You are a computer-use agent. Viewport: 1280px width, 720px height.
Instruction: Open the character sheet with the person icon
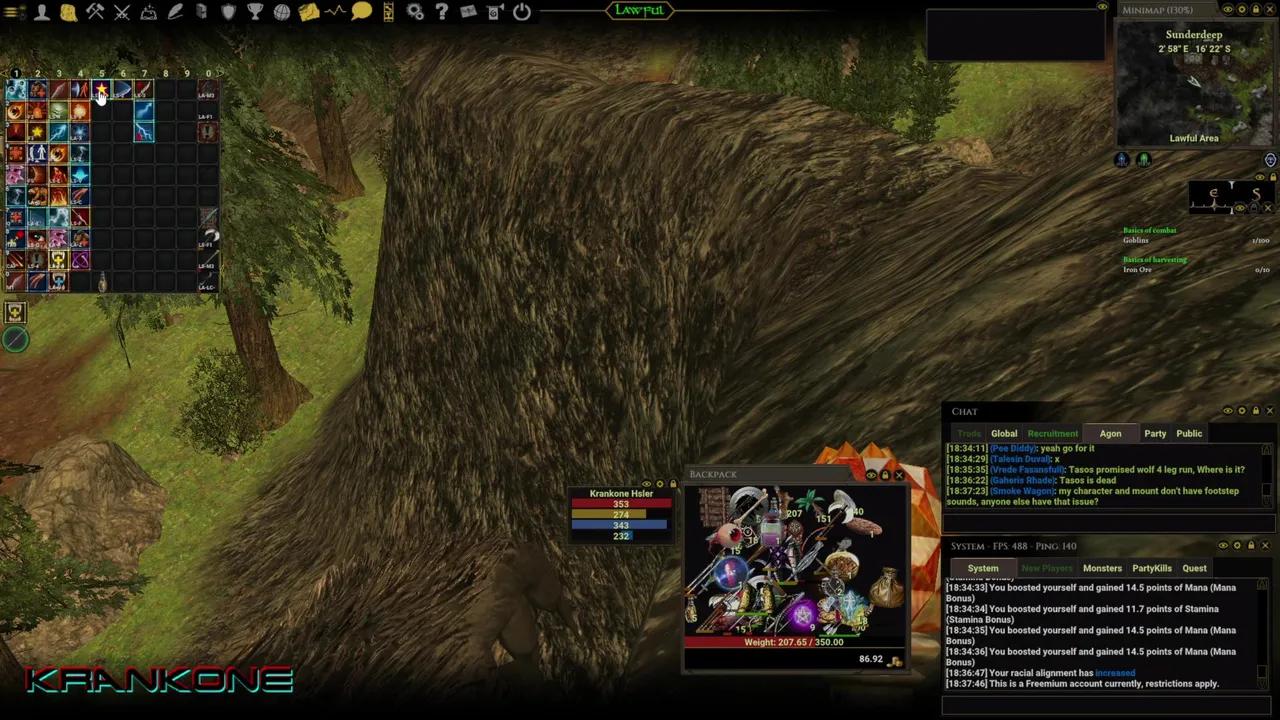click(42, 11)
